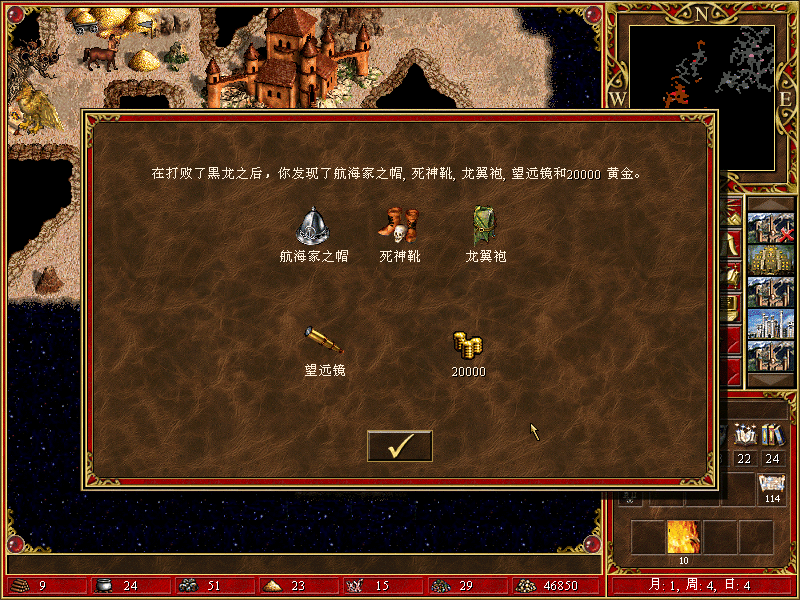
Task: Click the 死神靴 boots artifact icon
Action: (399, 226)
